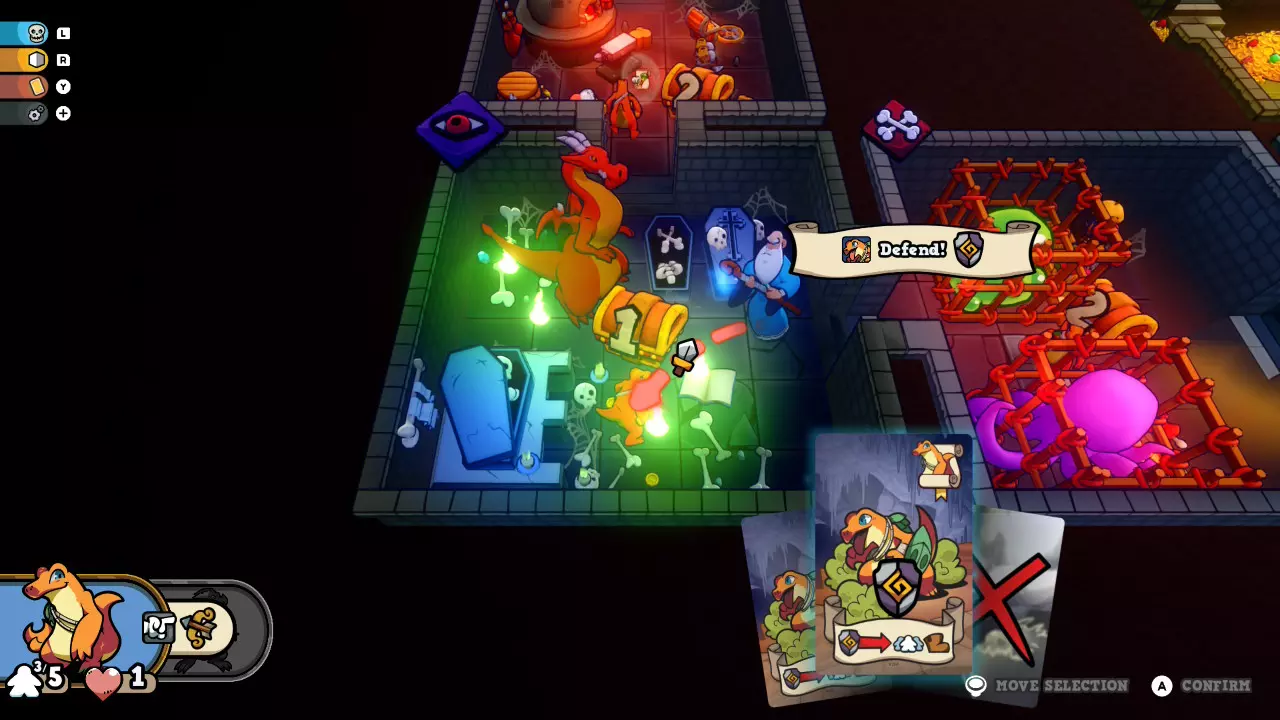Open the hexagon tile tab
This screenshot has height=720, width=1280.
(36, 60)
